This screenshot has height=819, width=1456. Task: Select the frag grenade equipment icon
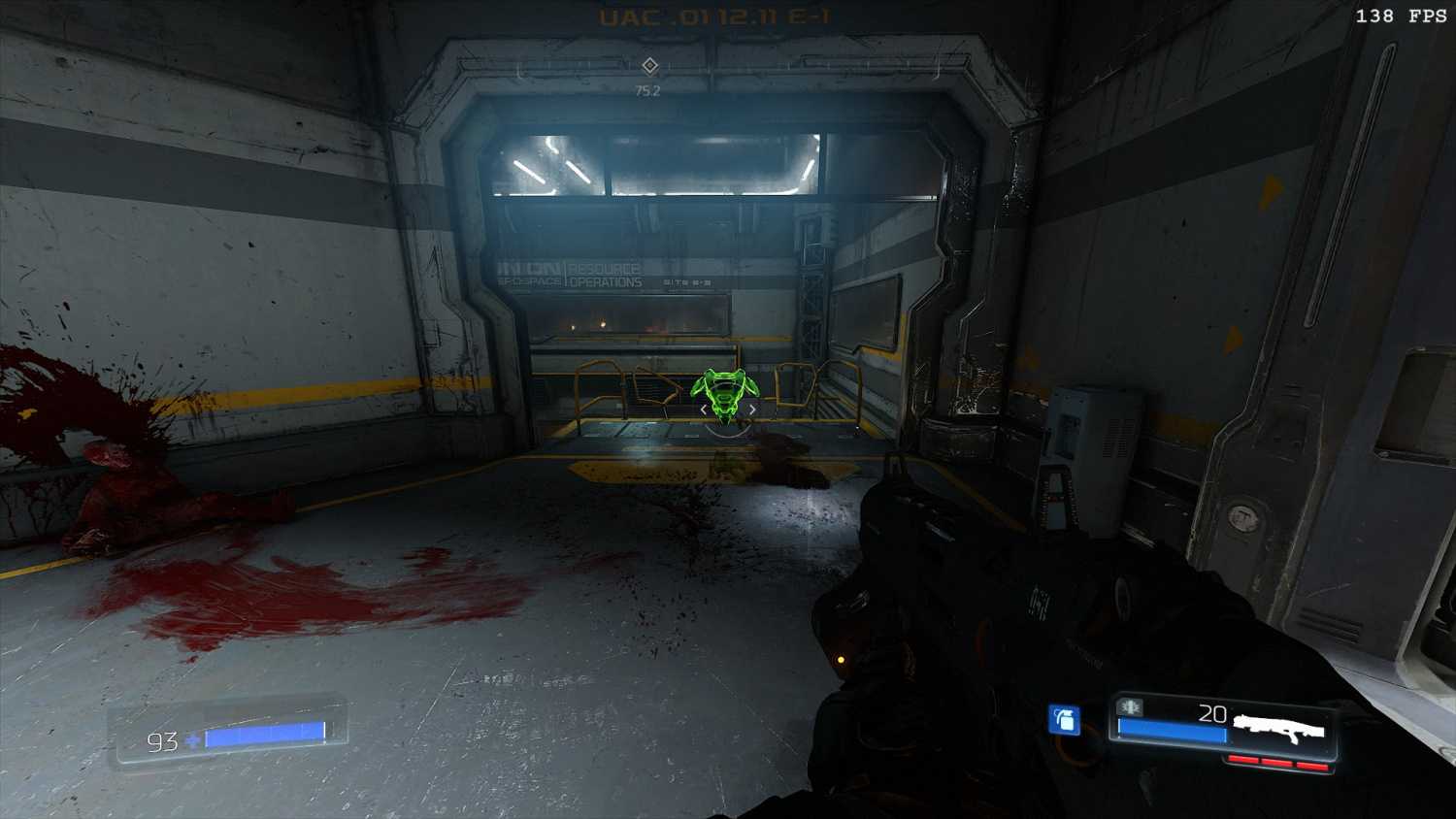[x=1065, y=720]
